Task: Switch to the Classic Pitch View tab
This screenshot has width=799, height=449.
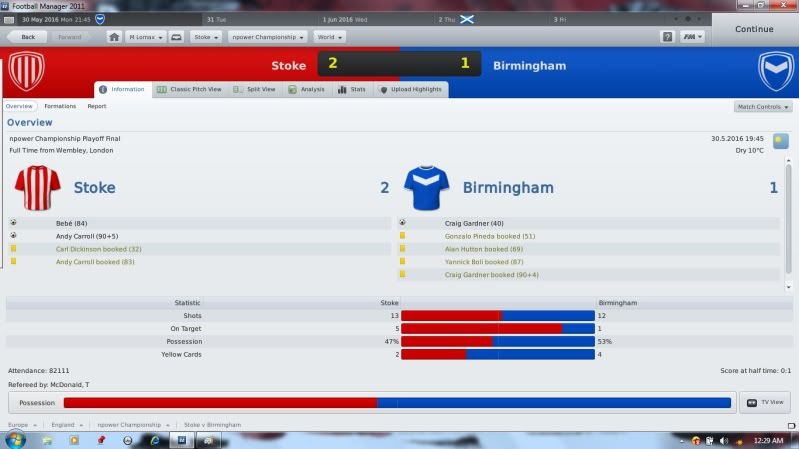Action: (190, 89)
